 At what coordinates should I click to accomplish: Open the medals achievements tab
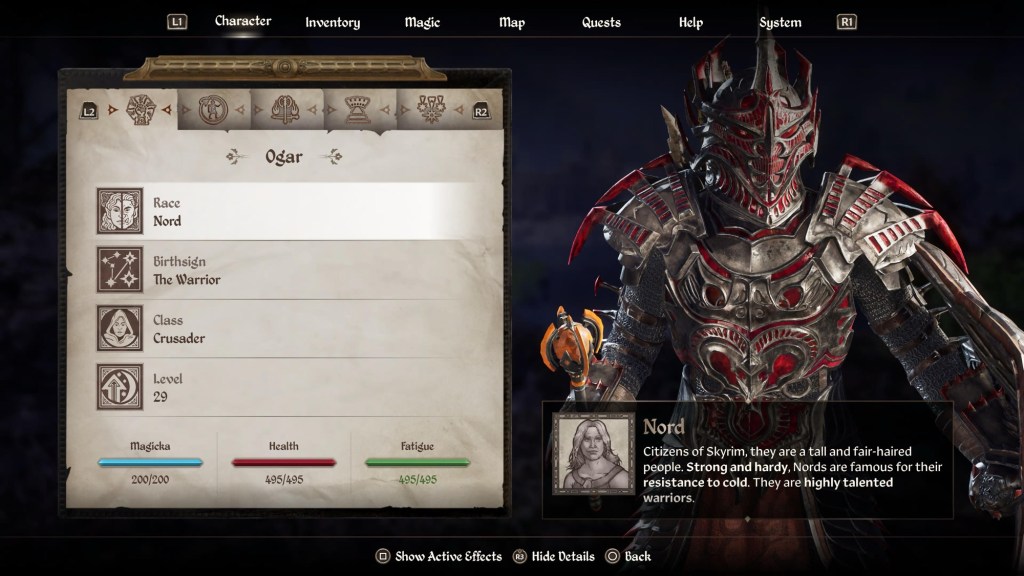[x=431, y=109]
